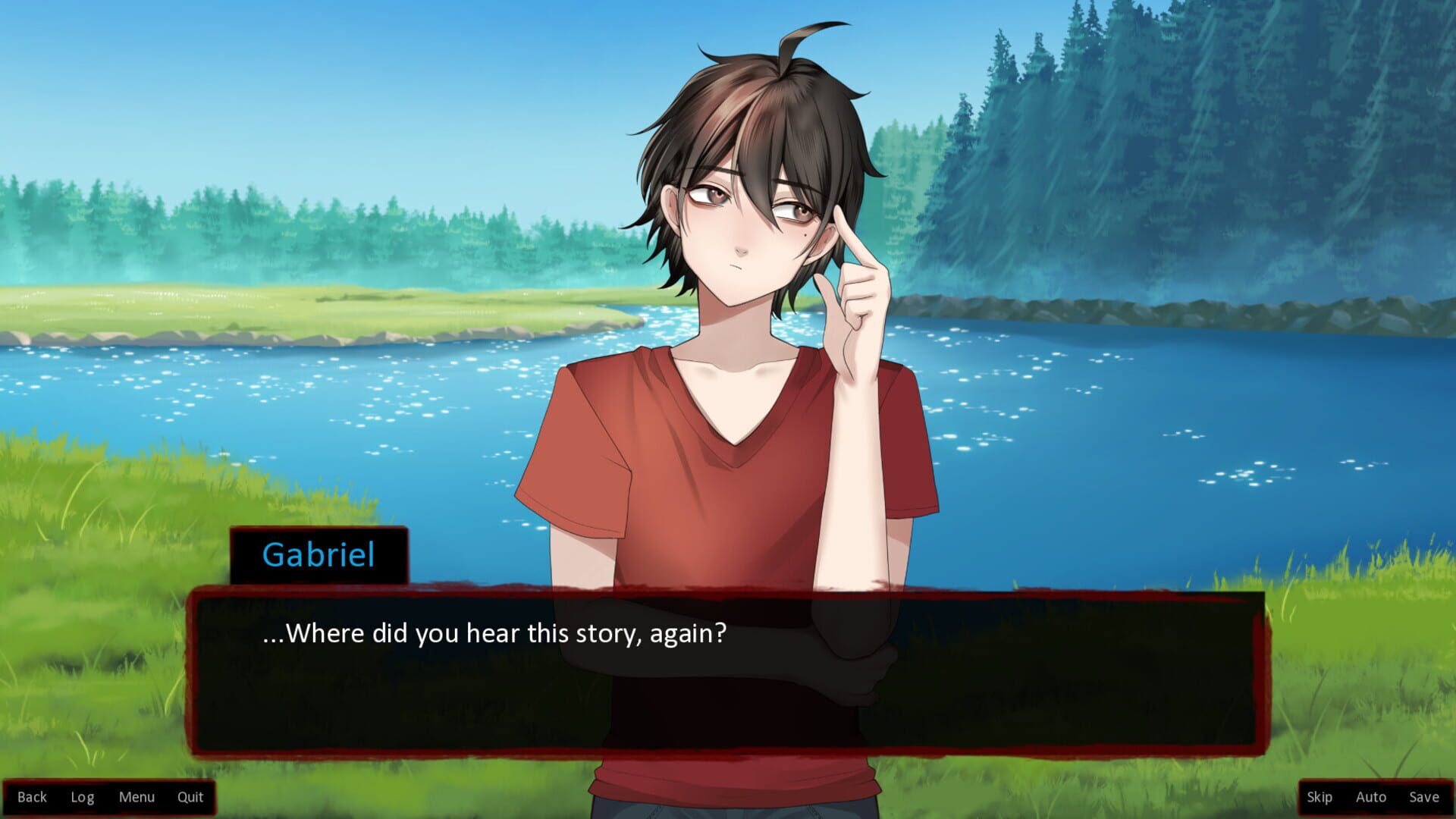Save the current game
Screen dimensions: 1456x819
(x=1423, y=797)
